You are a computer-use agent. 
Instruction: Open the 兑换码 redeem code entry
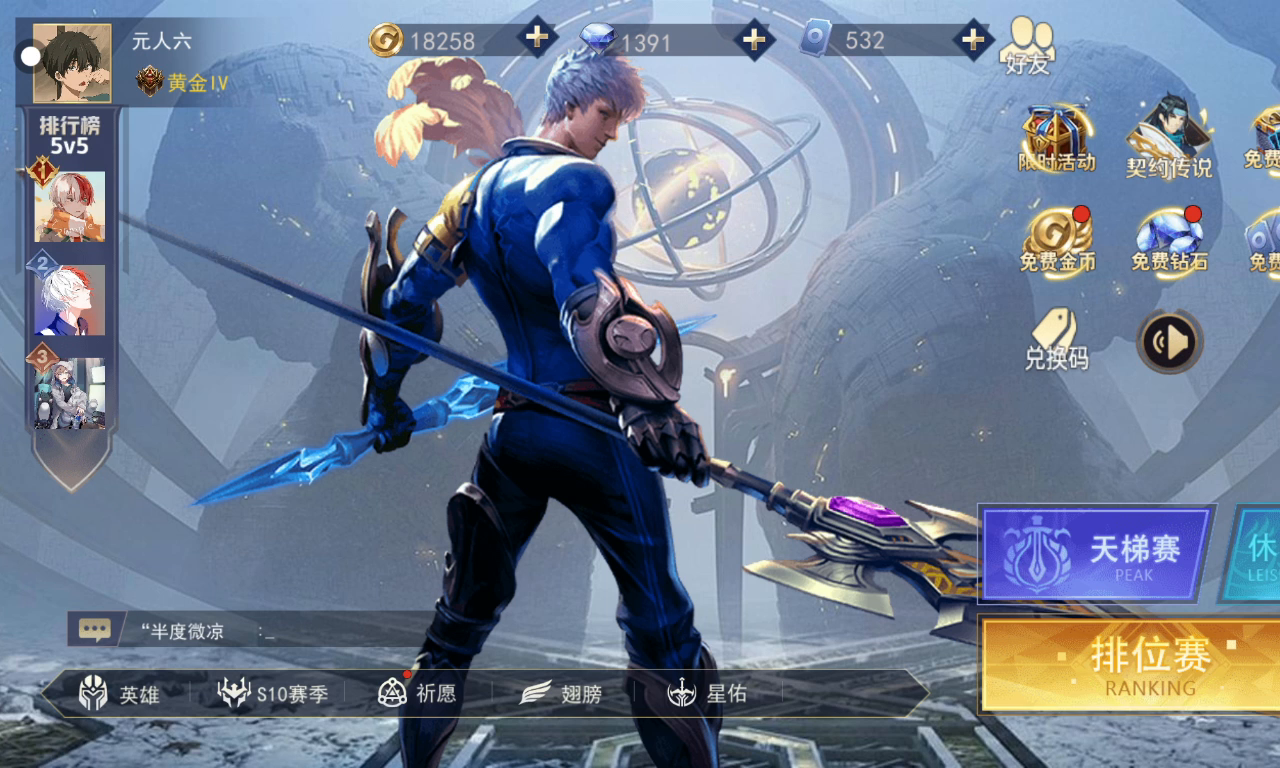(1056, 340)
